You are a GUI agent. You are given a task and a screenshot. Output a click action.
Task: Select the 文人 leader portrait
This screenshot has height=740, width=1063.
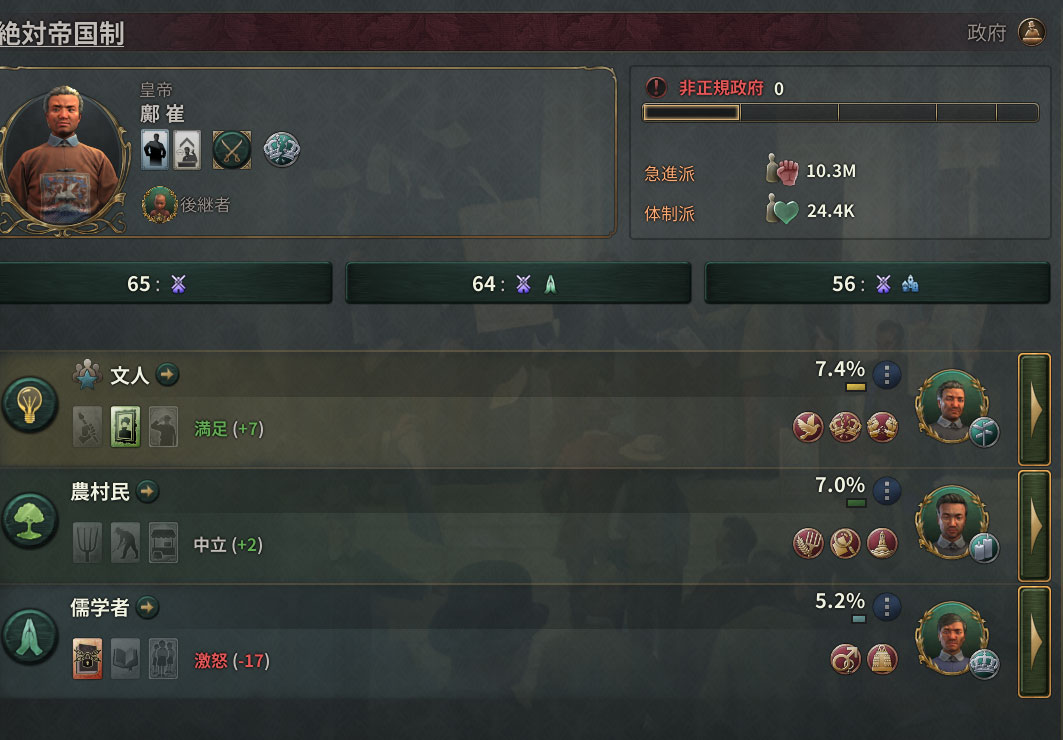(950, 405)
